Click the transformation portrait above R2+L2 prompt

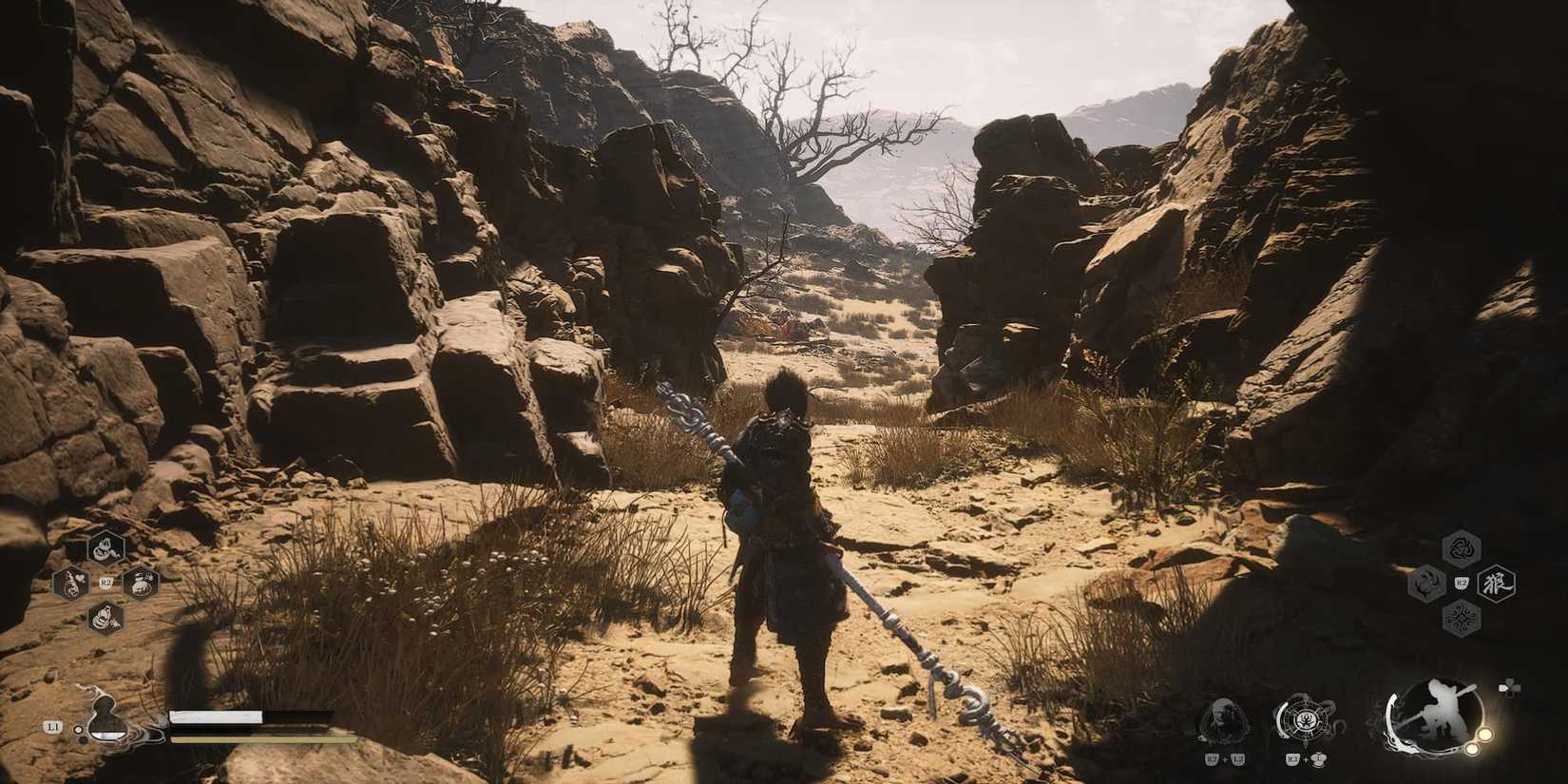pyautogui.click(x=1225, y=718)
